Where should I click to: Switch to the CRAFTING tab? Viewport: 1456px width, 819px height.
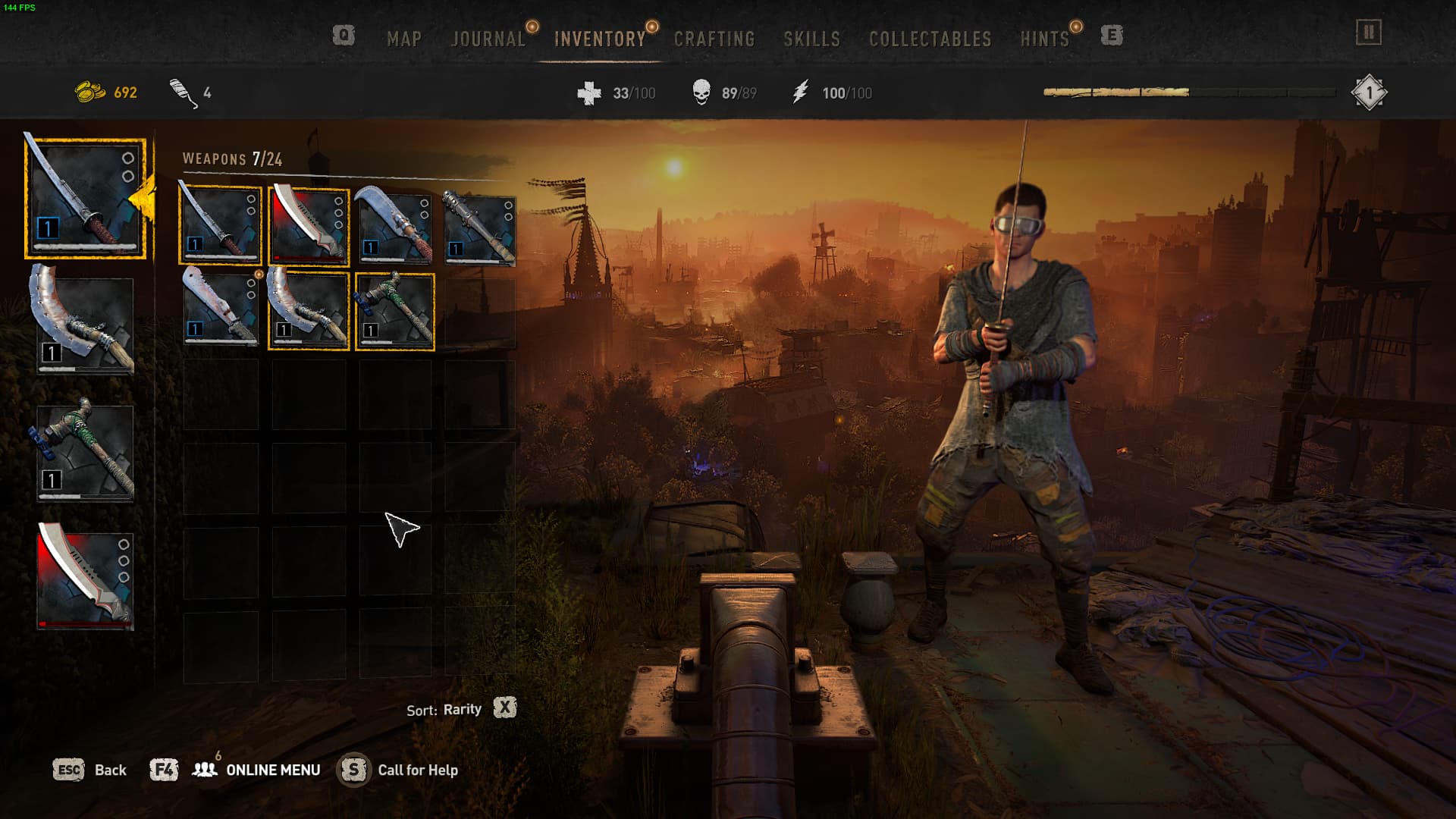(x=714, y=39)
